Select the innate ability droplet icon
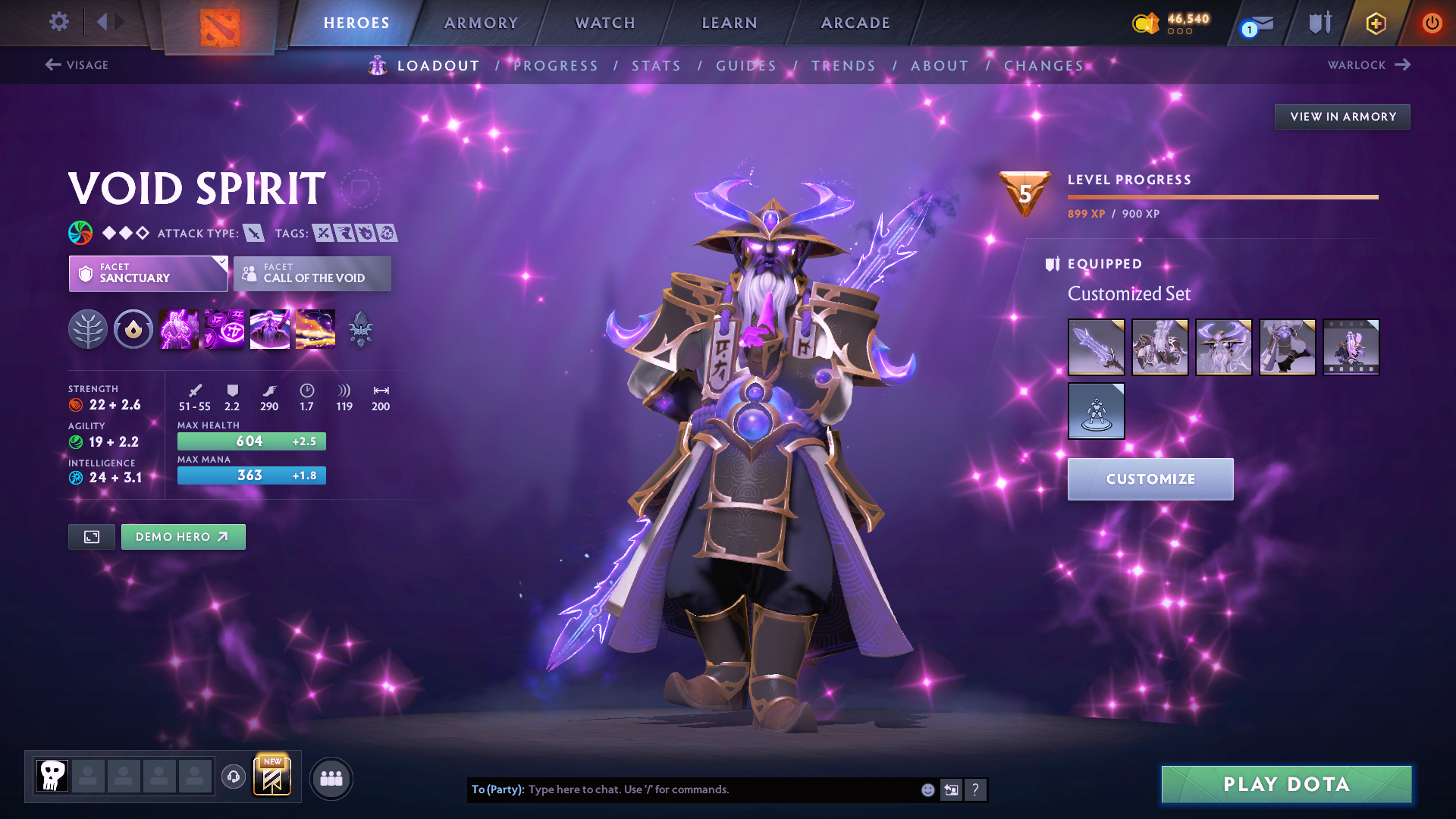Image resolution: width=1456 pixels, height=819 pixels. pyautogui.click(x=133, y=329)
